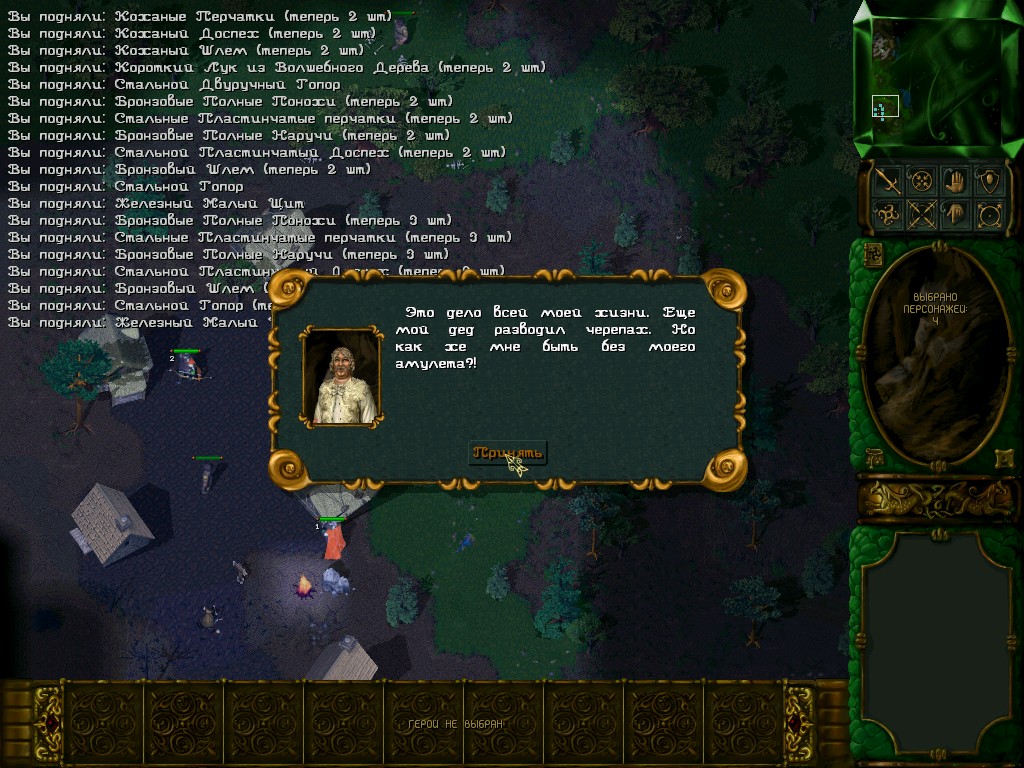
Task: Activate the outward-arrows circle command
Action: (x=989, y=214)
